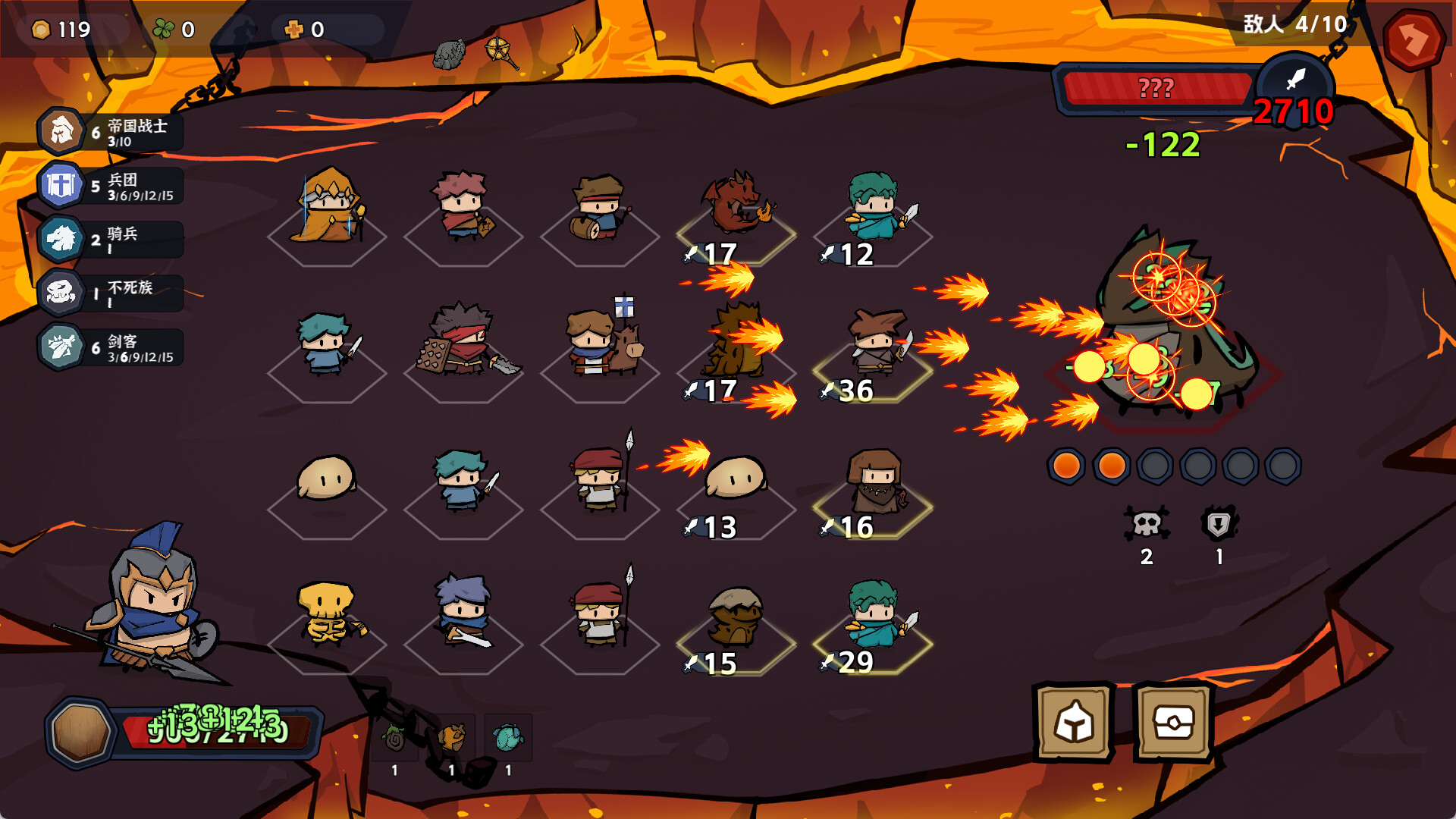
Task: Select the spiral snail shell item slot
Action: click(x=394, y=738)
